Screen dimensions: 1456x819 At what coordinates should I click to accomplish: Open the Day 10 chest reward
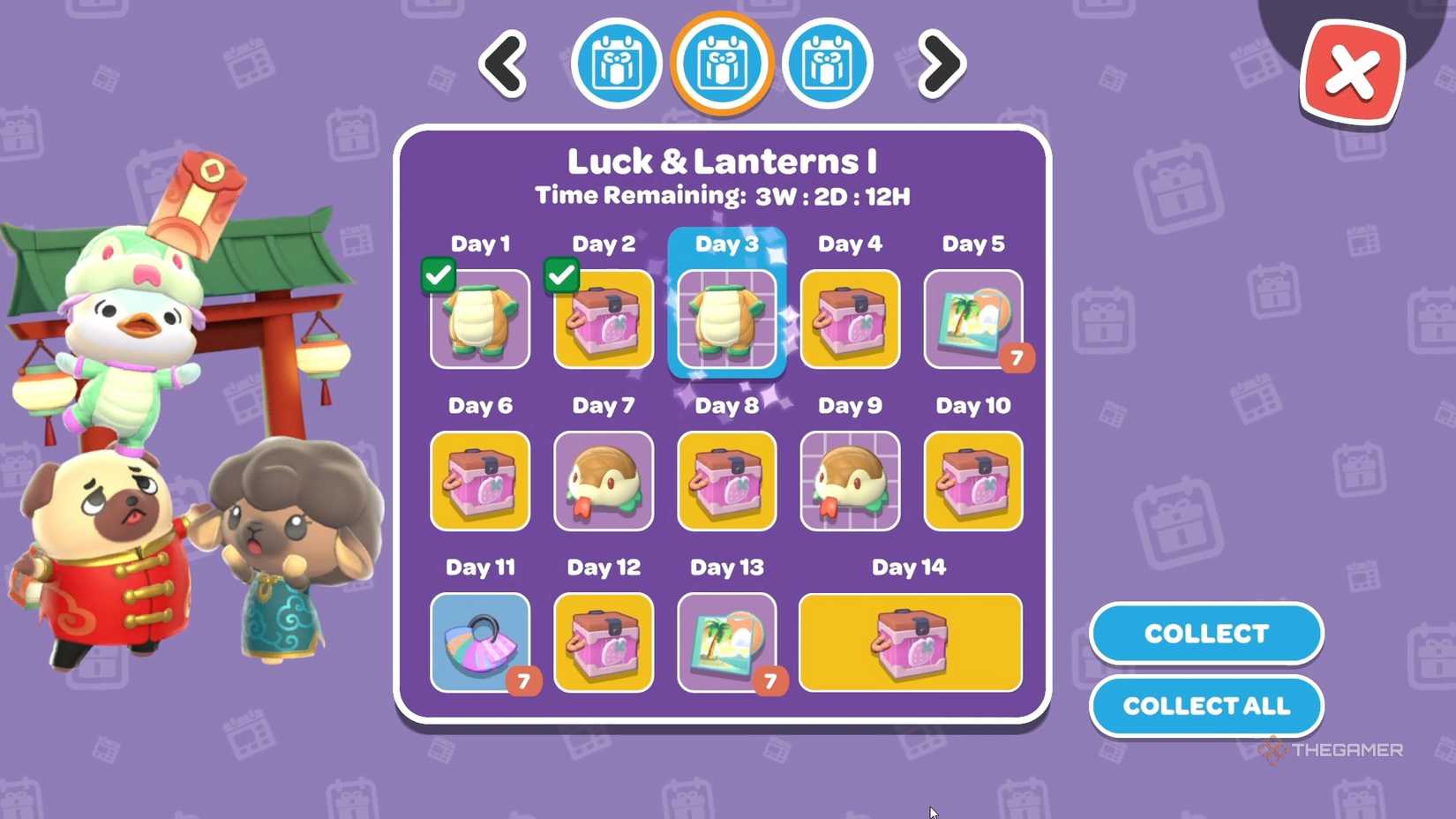click(x=972, y=482)
